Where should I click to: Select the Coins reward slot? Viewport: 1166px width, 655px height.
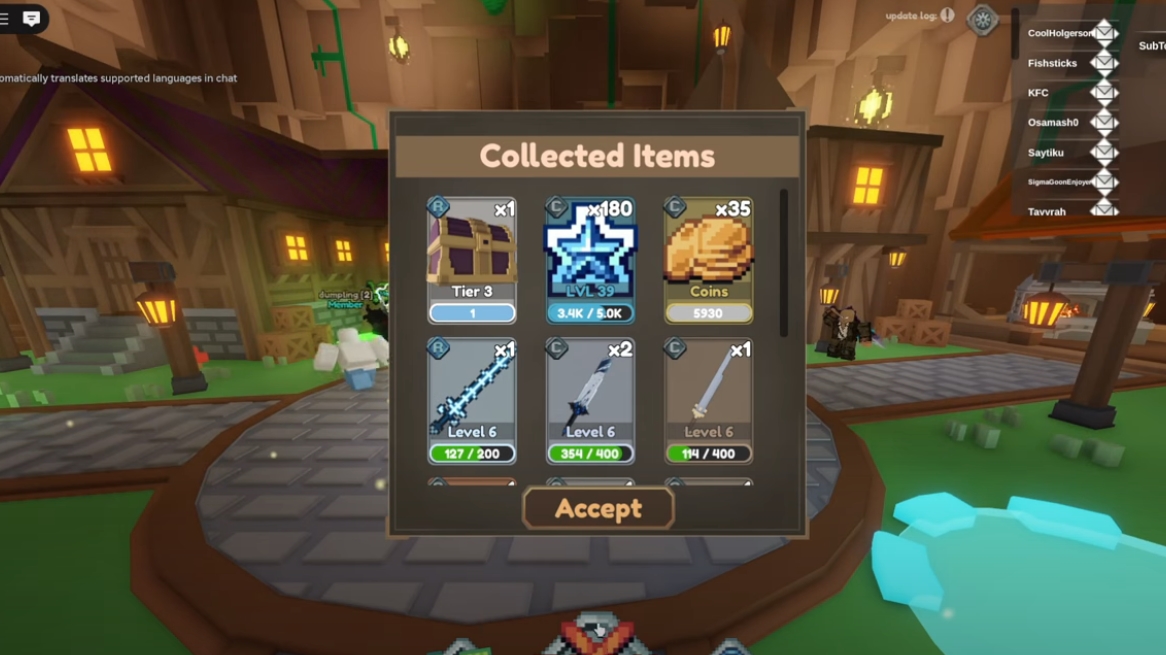[708, 260]
